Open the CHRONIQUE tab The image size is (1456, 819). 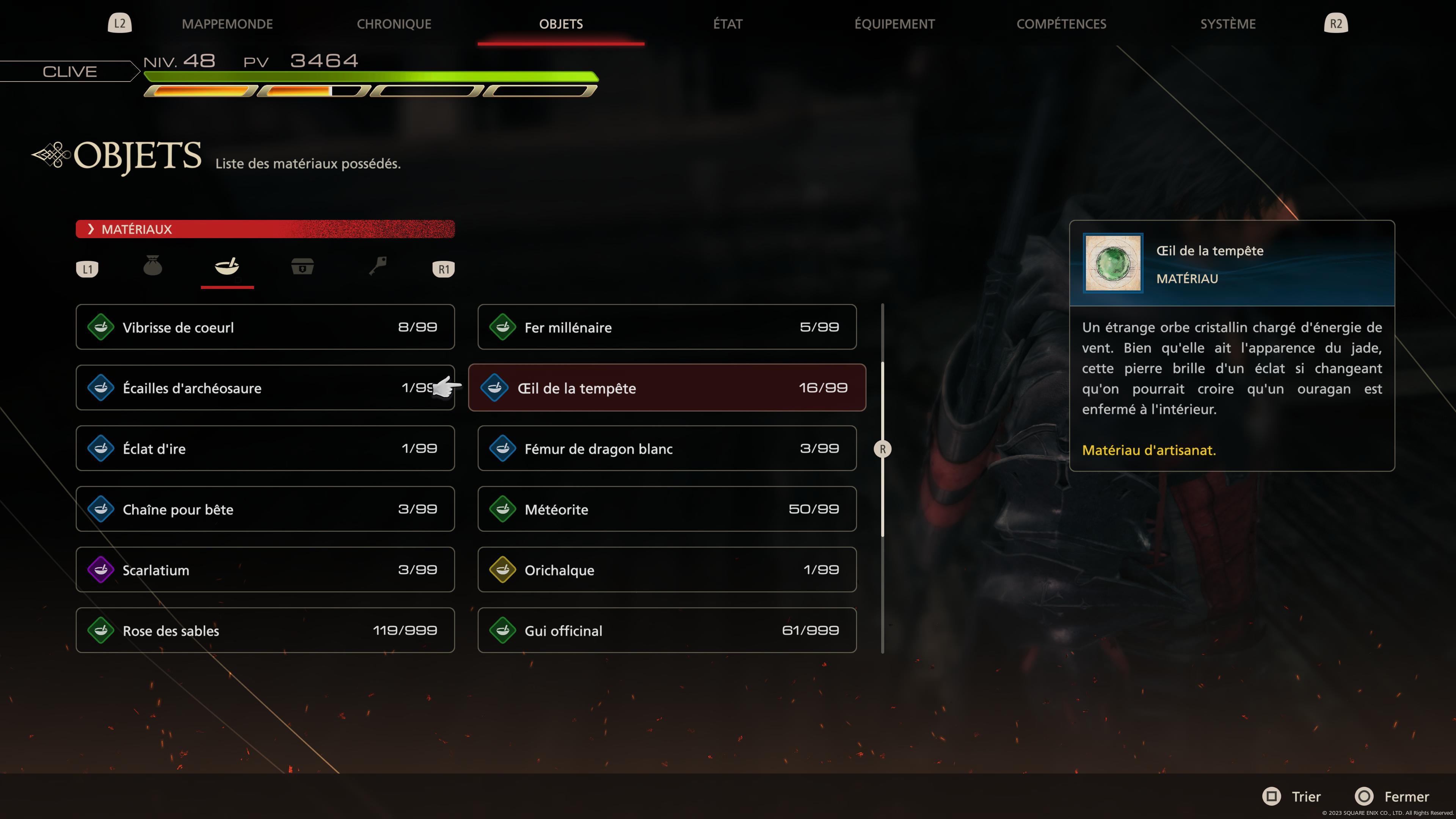[394, 24]
